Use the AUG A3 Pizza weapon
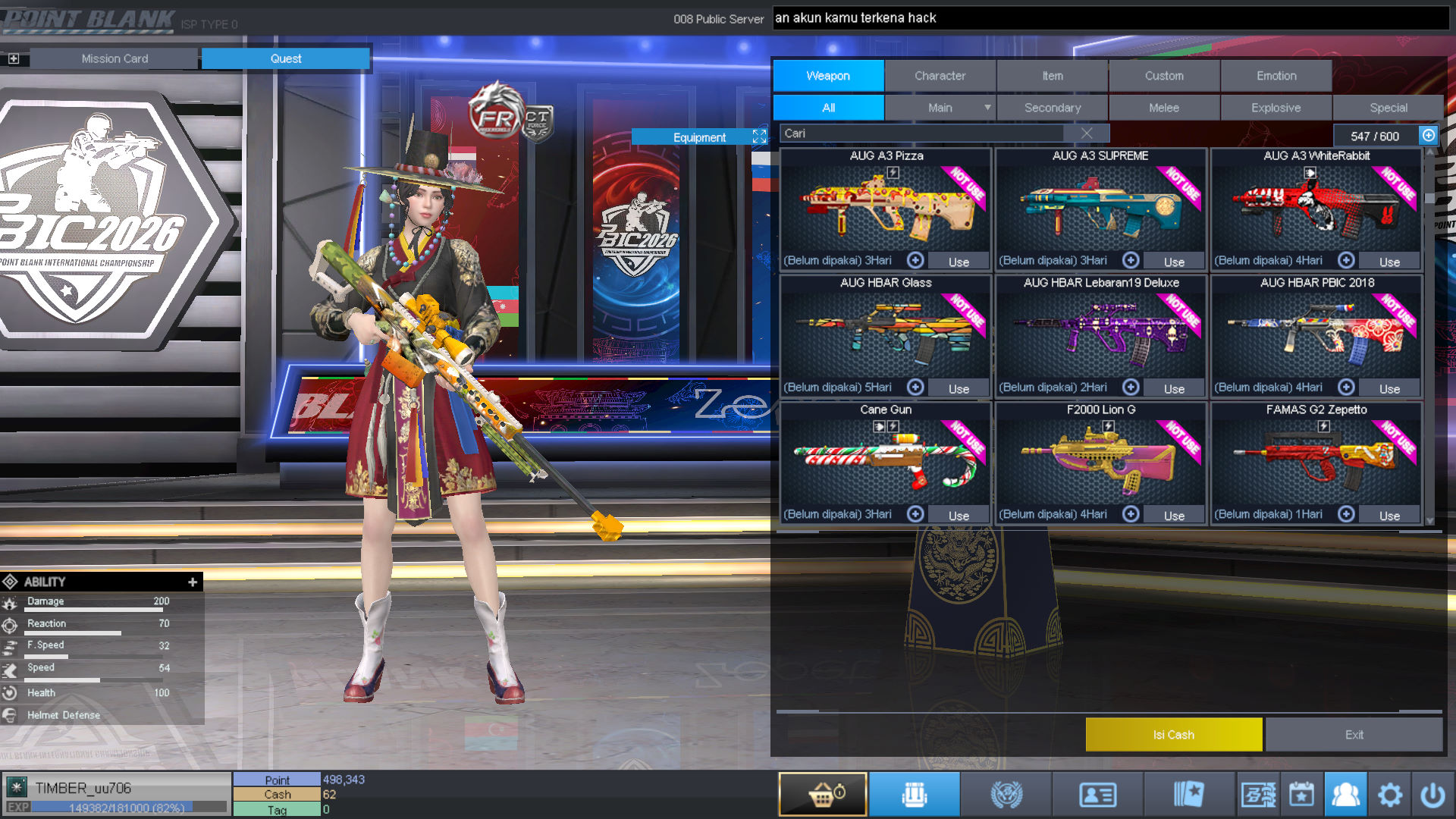 pyautogui.click(x=959, y=262)
